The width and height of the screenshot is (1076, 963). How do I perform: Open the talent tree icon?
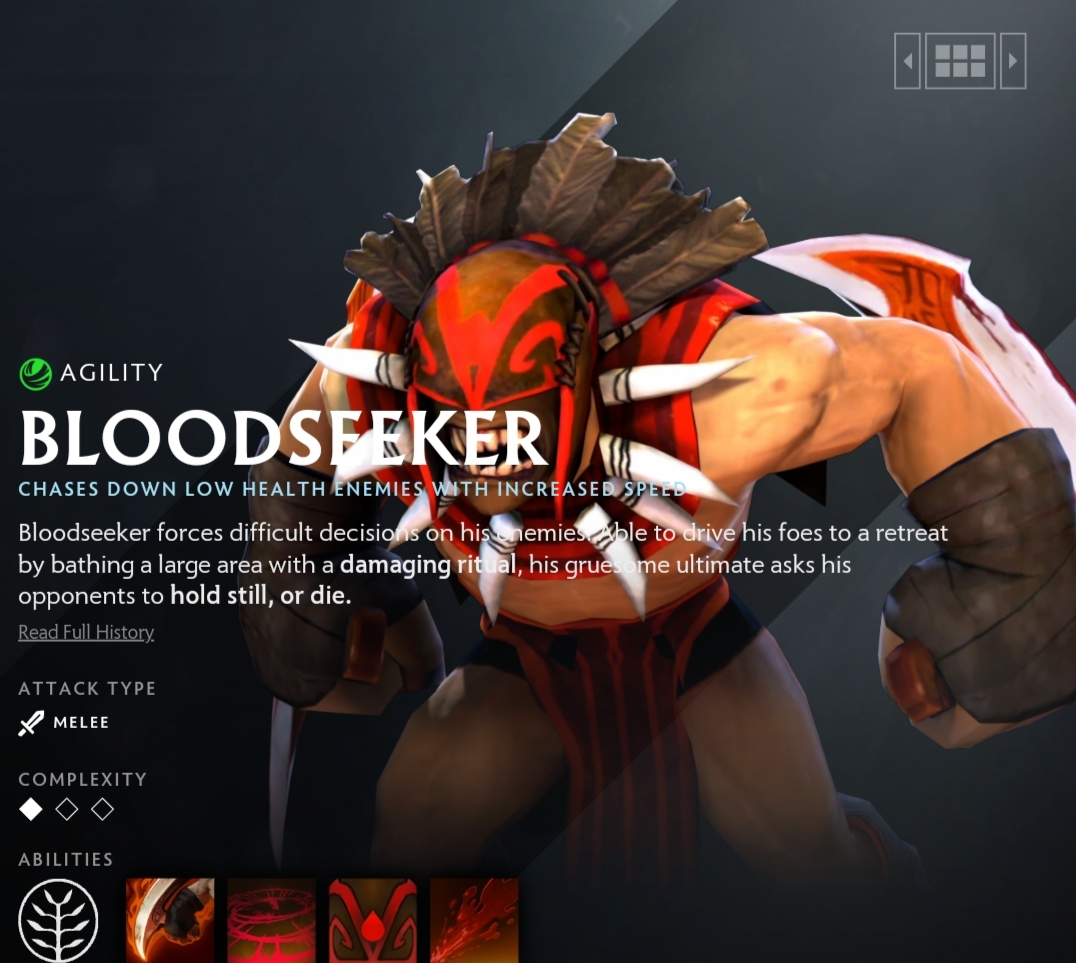[x=59, y=921]
